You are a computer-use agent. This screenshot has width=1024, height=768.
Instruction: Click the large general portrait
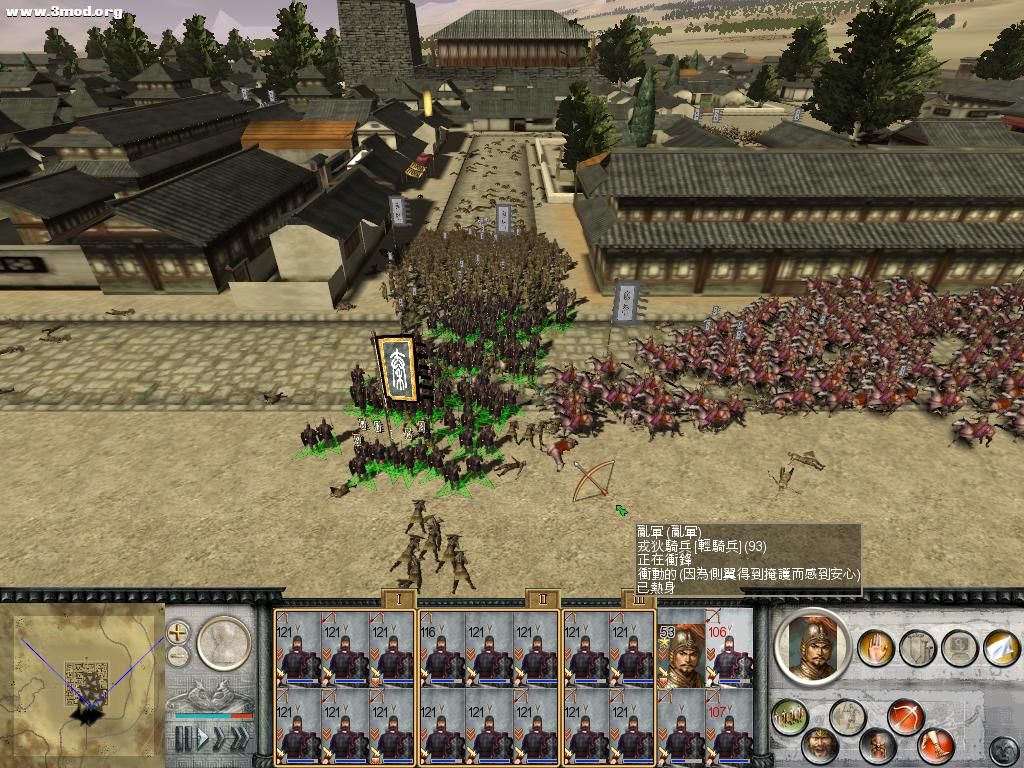(x=812, y=646)
